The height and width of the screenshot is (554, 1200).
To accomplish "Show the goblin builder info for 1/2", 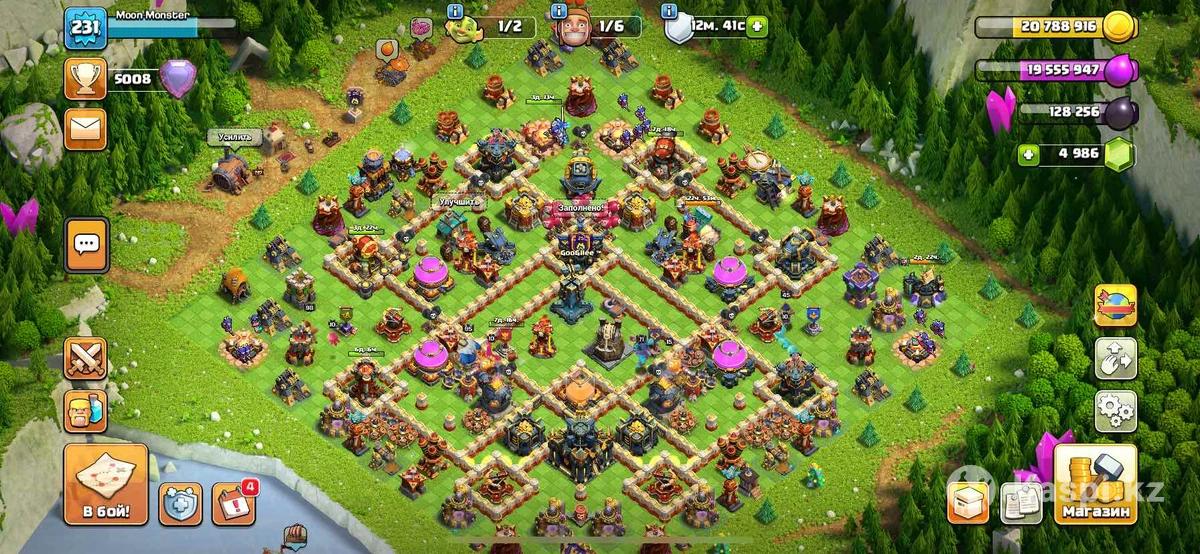I will 455,11.
